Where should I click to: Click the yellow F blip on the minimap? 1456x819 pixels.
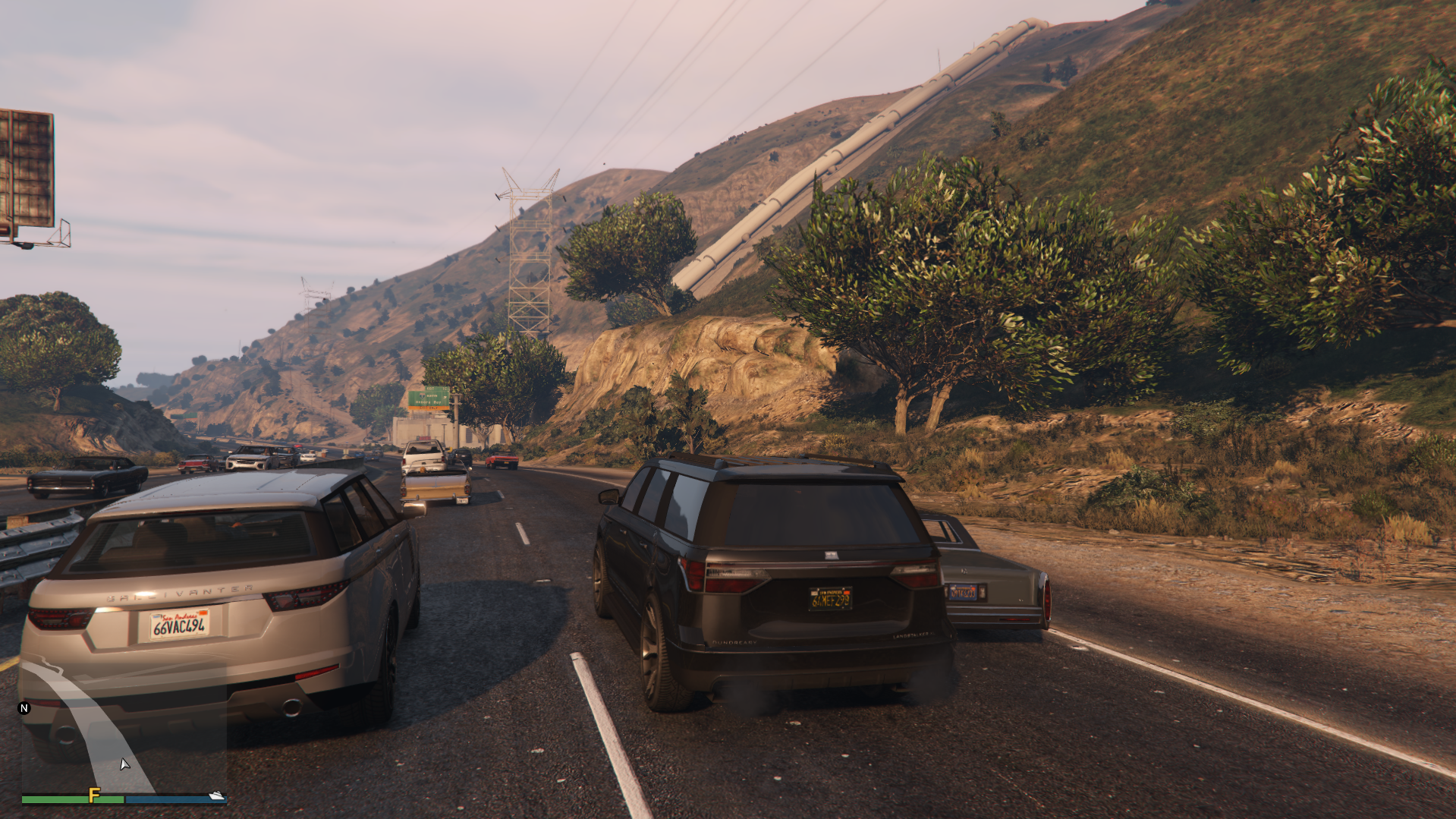[94, 795]
